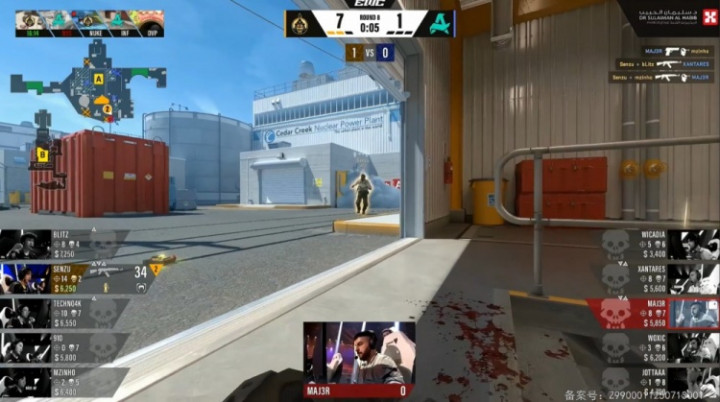Screen dimensions: 720x402
Task: Select the B bombsite marker on minimap
Action: click(x=43, y=153)
